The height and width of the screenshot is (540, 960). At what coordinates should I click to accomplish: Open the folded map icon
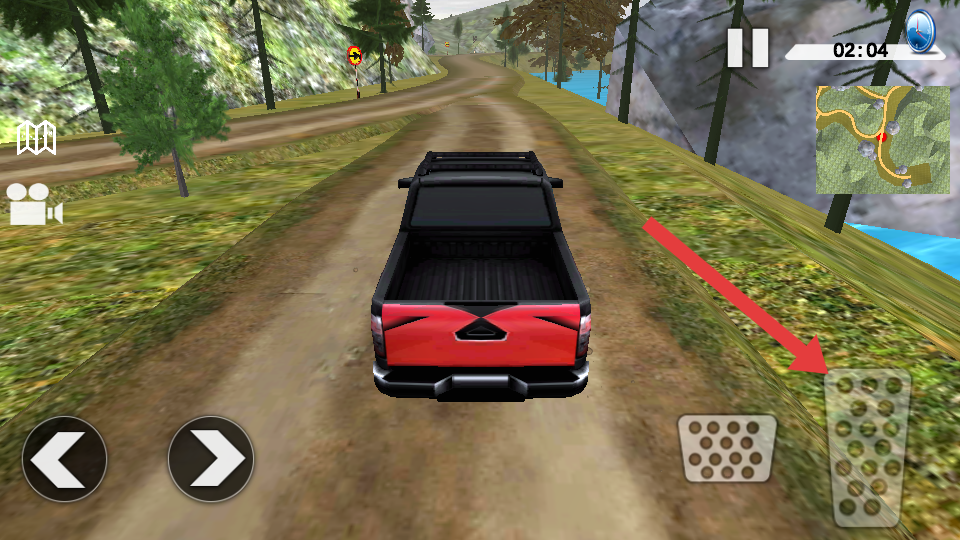click(37, 138)
